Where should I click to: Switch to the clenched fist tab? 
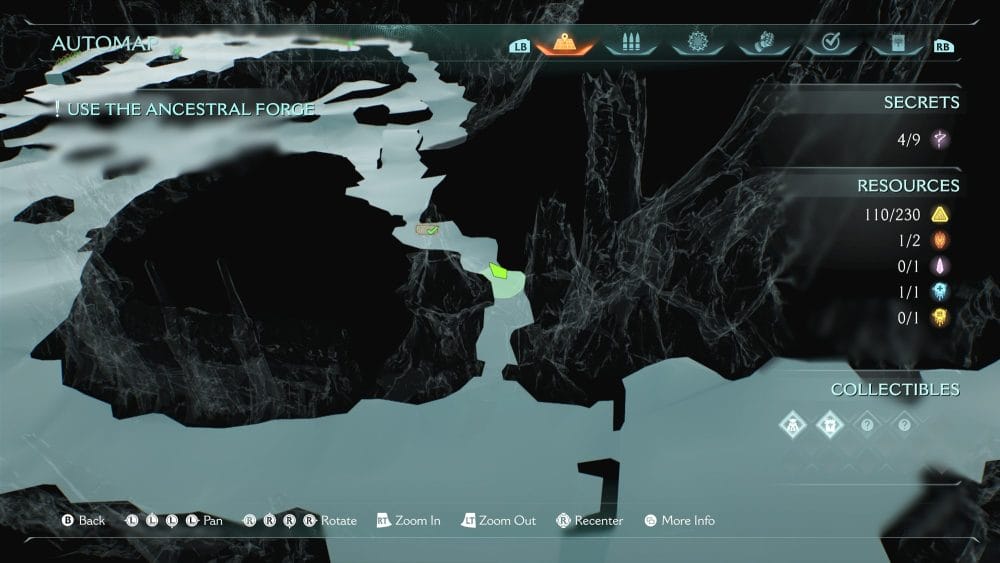(762, 43)
